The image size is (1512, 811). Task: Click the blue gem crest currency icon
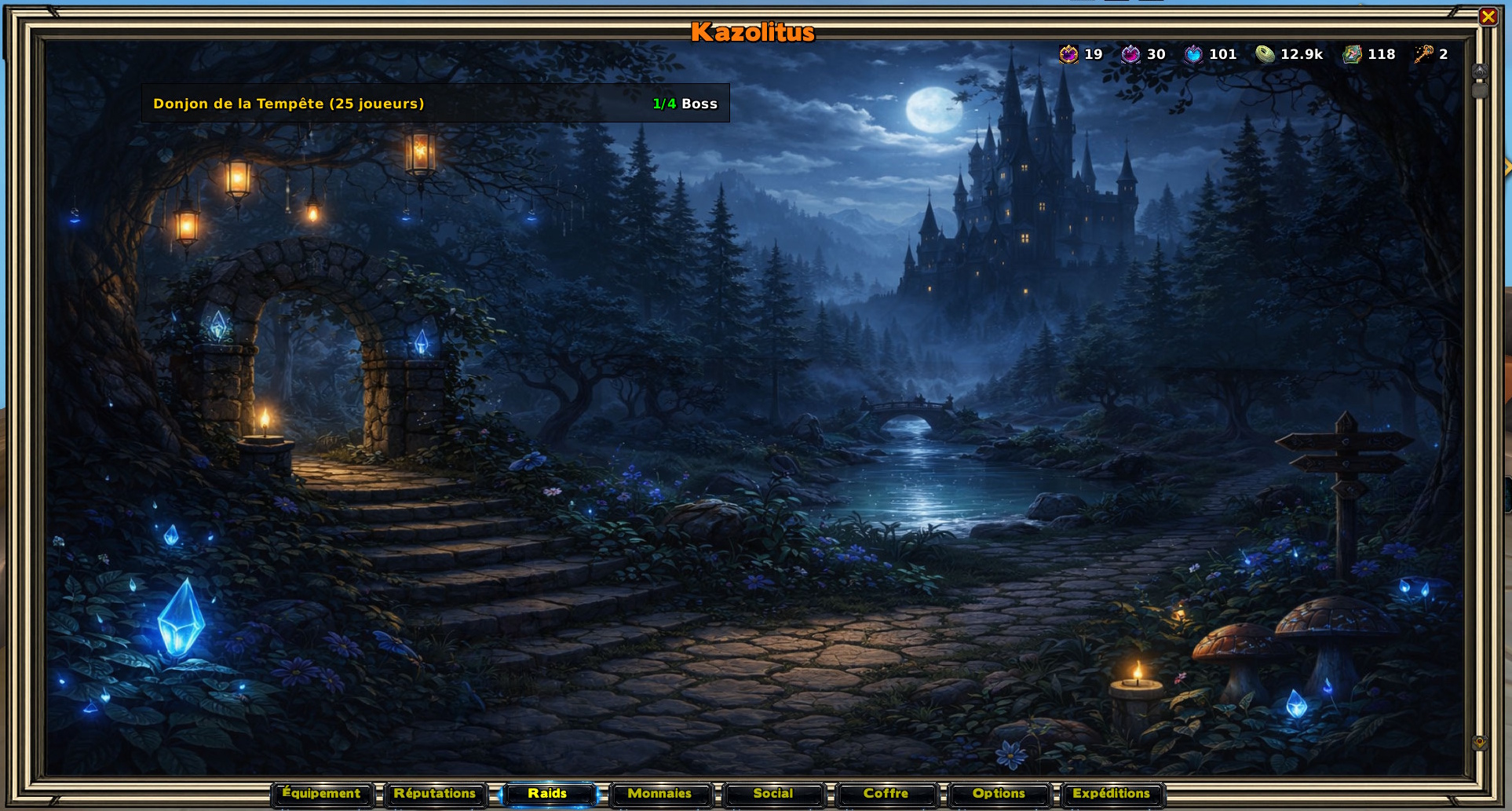[1193, 54]
